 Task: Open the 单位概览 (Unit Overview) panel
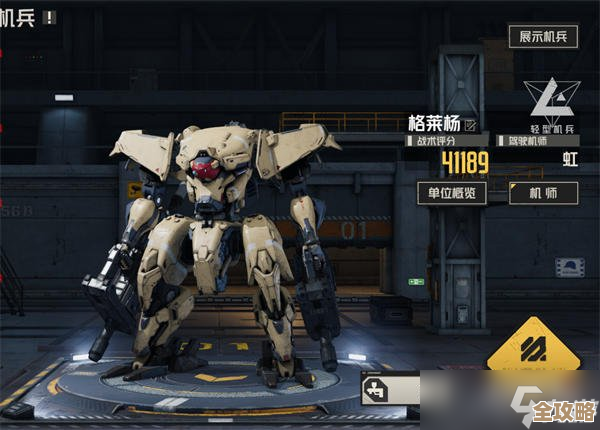coord(452,193)
